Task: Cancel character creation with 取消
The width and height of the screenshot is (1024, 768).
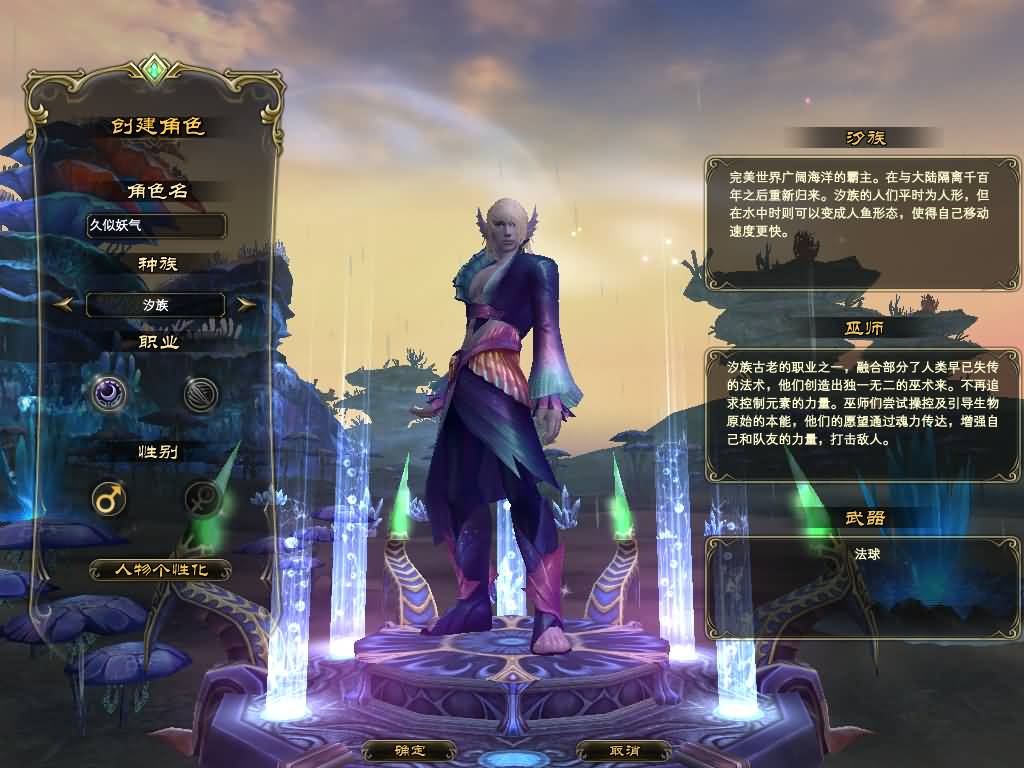Action: pos(624,750)
